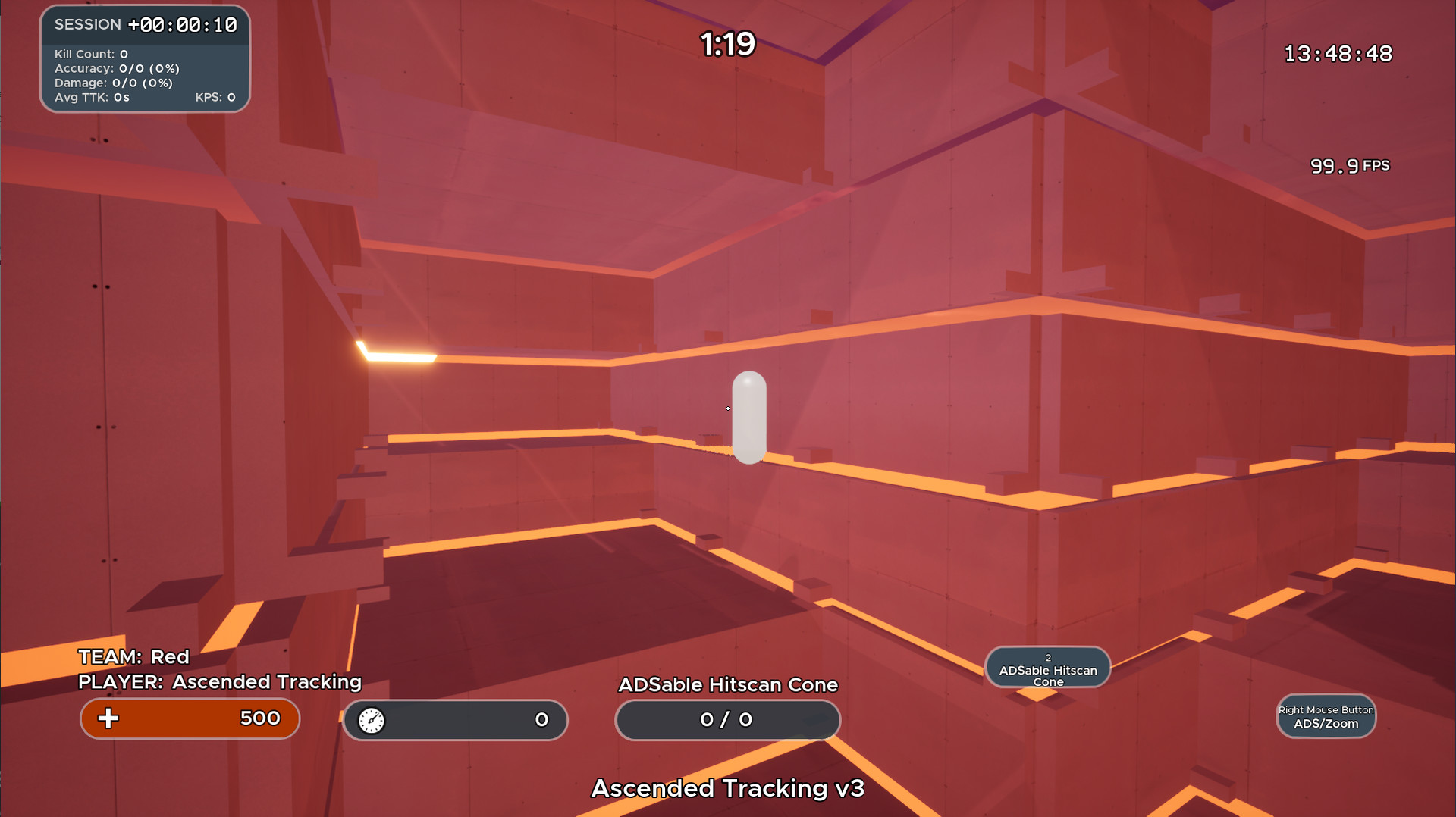Select the TEAM: Red label
1456x817 pixels.
tap(133, 656)
